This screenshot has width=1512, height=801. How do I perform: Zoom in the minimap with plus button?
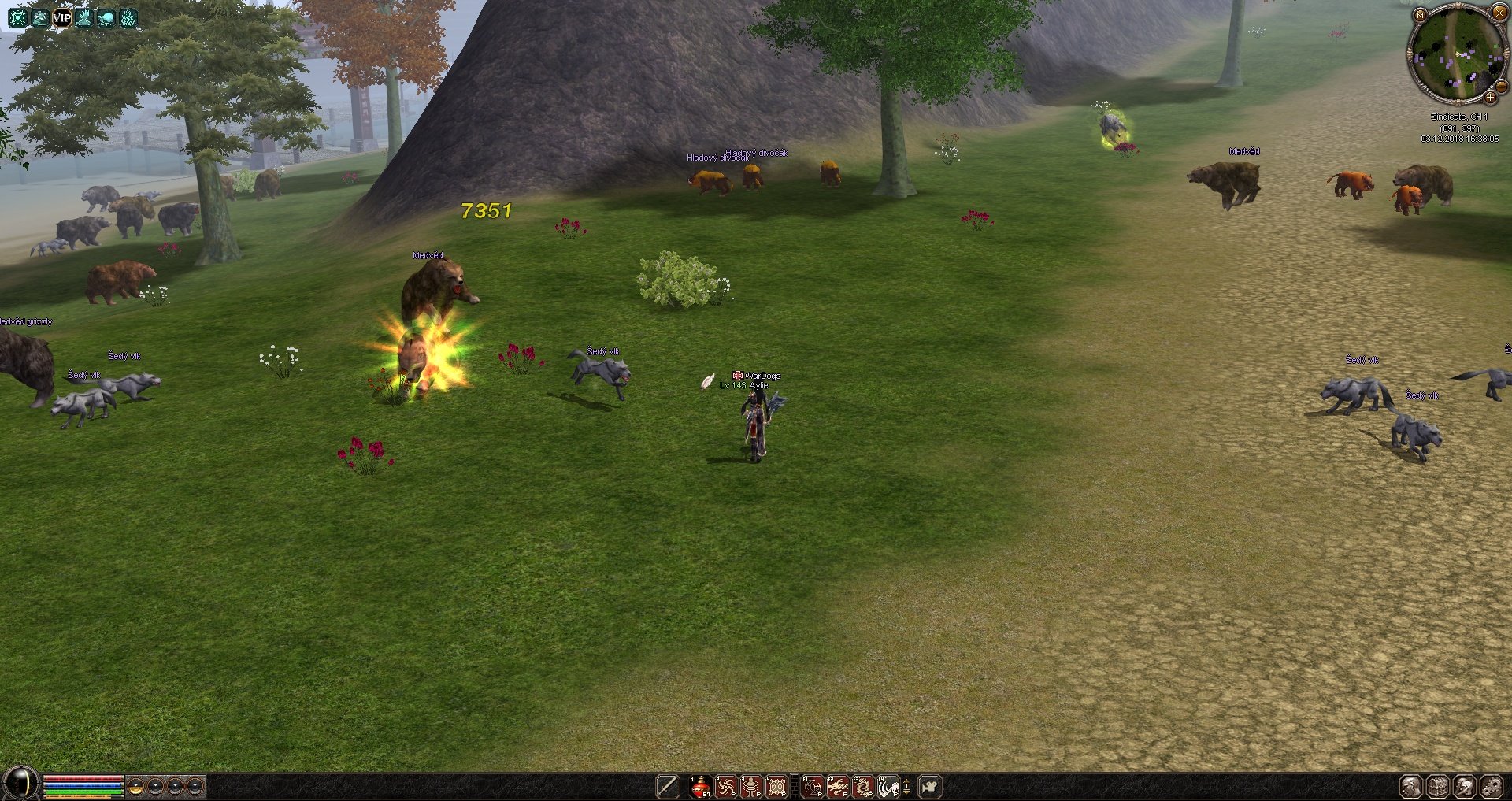pyautogui.click(x=1490, y=98)
